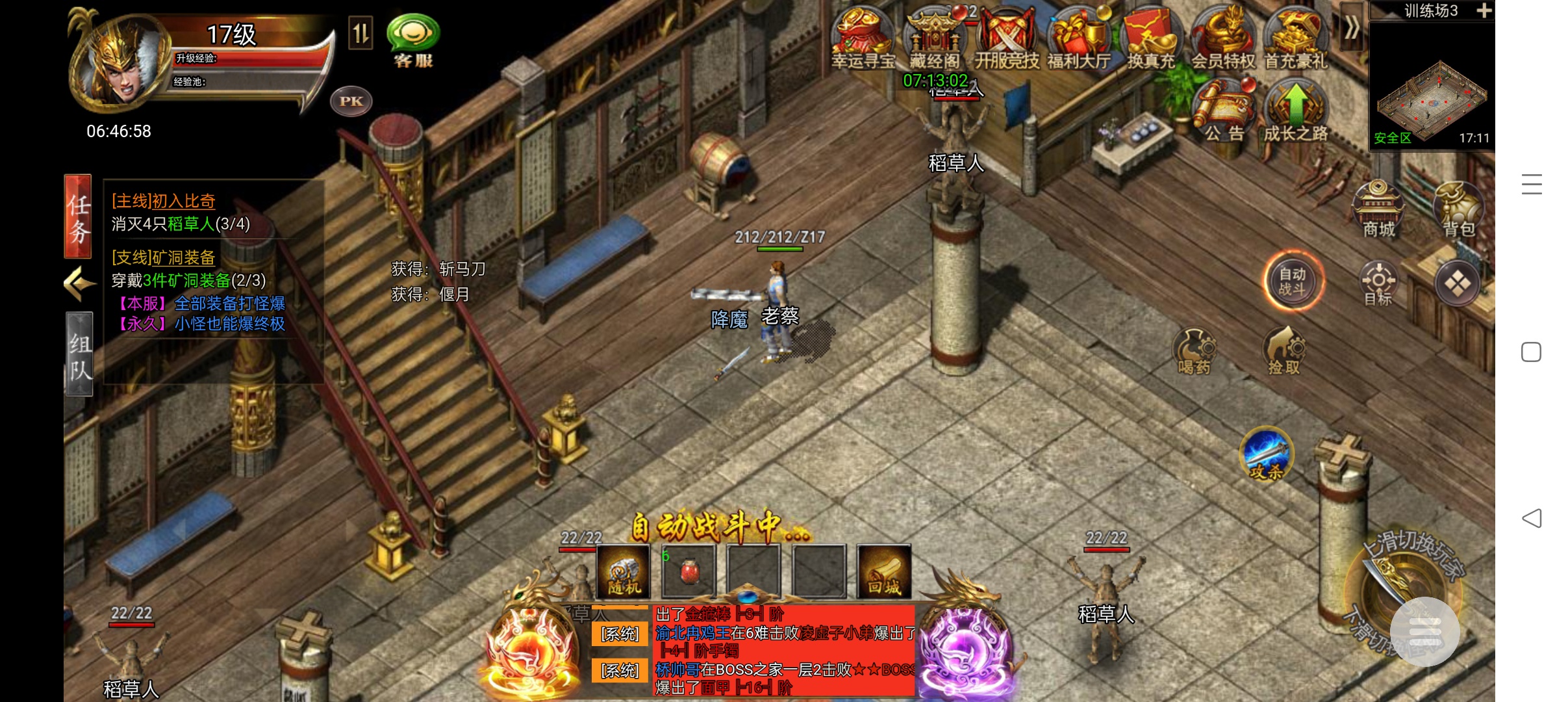The width and height of the screenshot is (1568, 702).
Task: Toggle the PK mode button
Action: [x=351, y=101]
